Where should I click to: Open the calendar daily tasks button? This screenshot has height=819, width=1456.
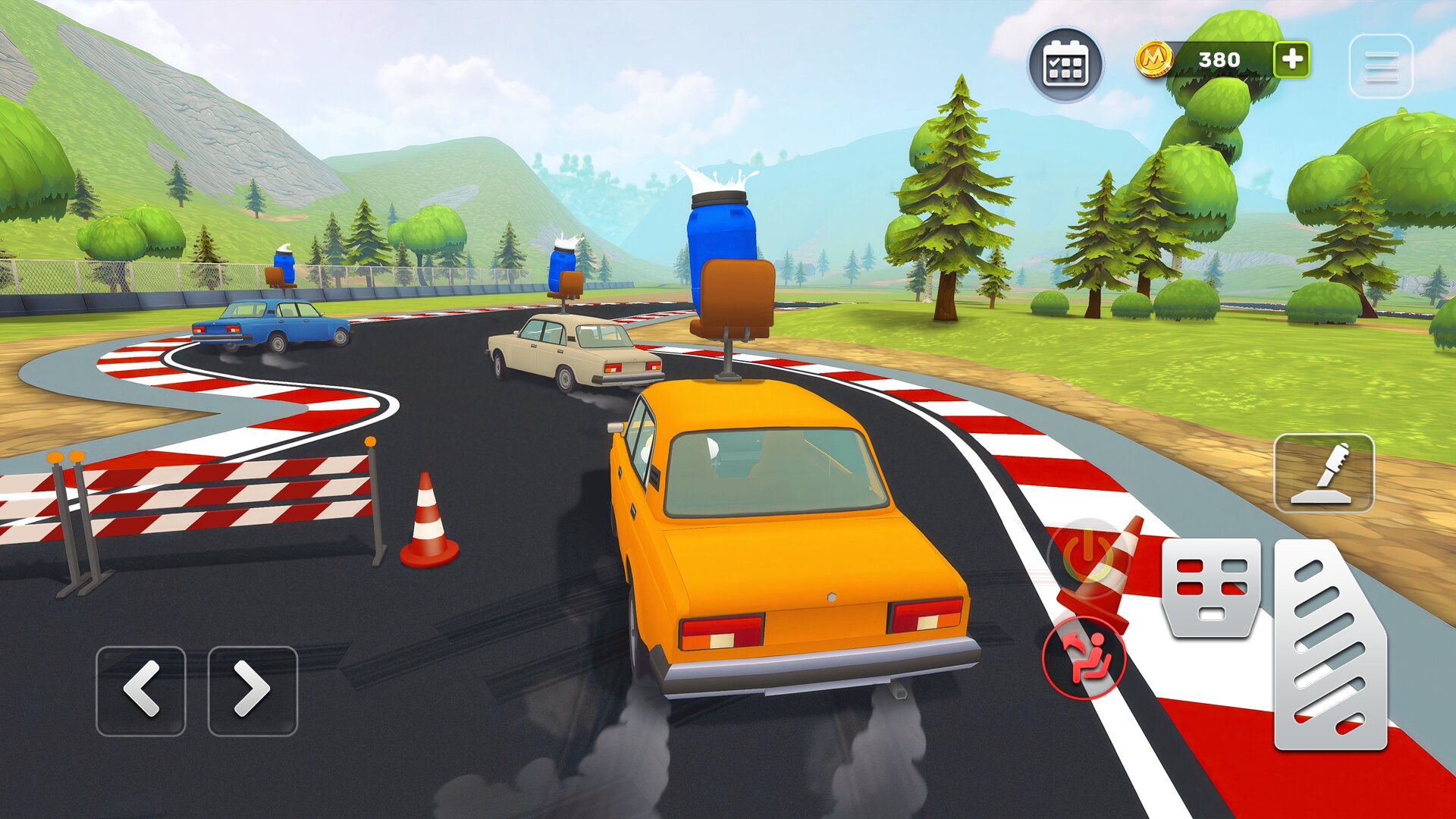coord(1065,64)
